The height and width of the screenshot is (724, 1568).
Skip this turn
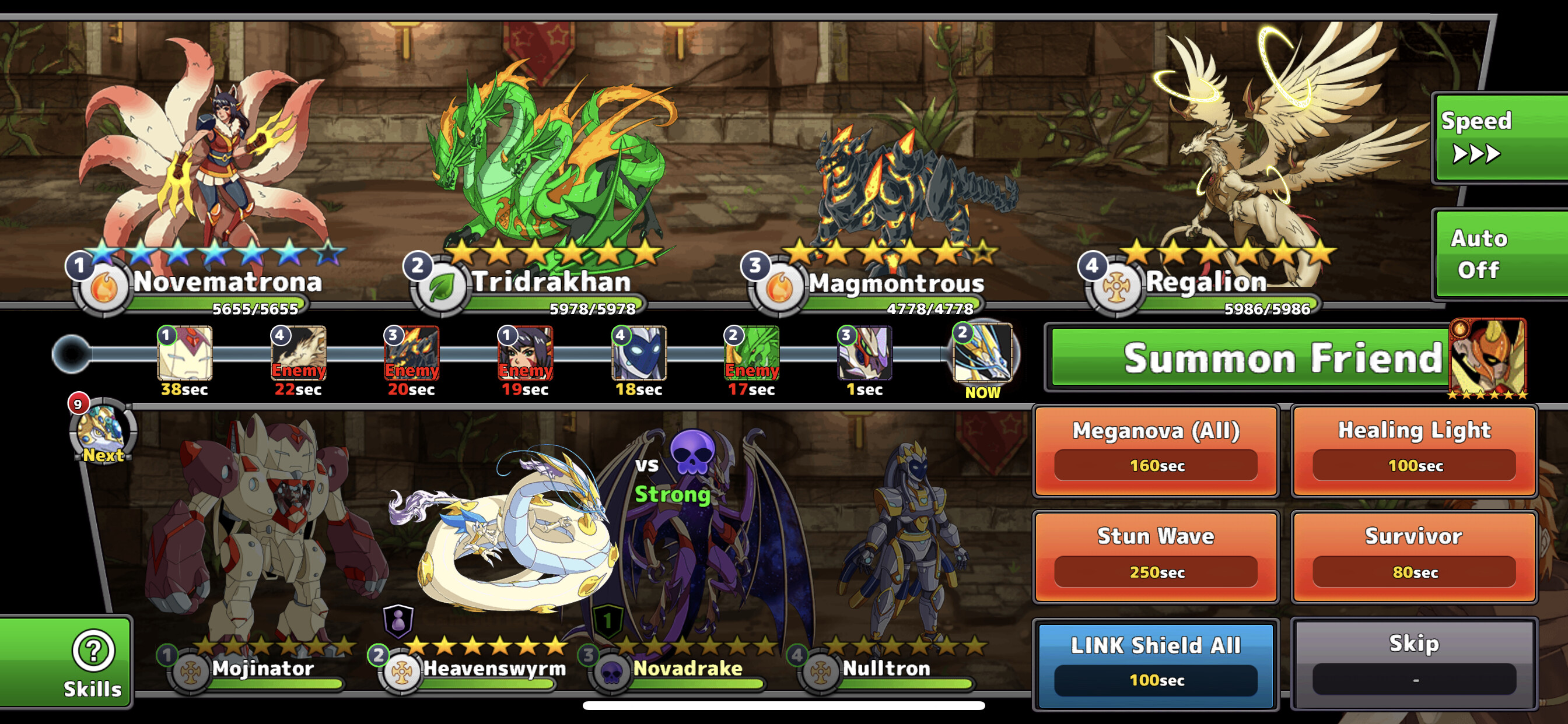(x=1414, y=665)
